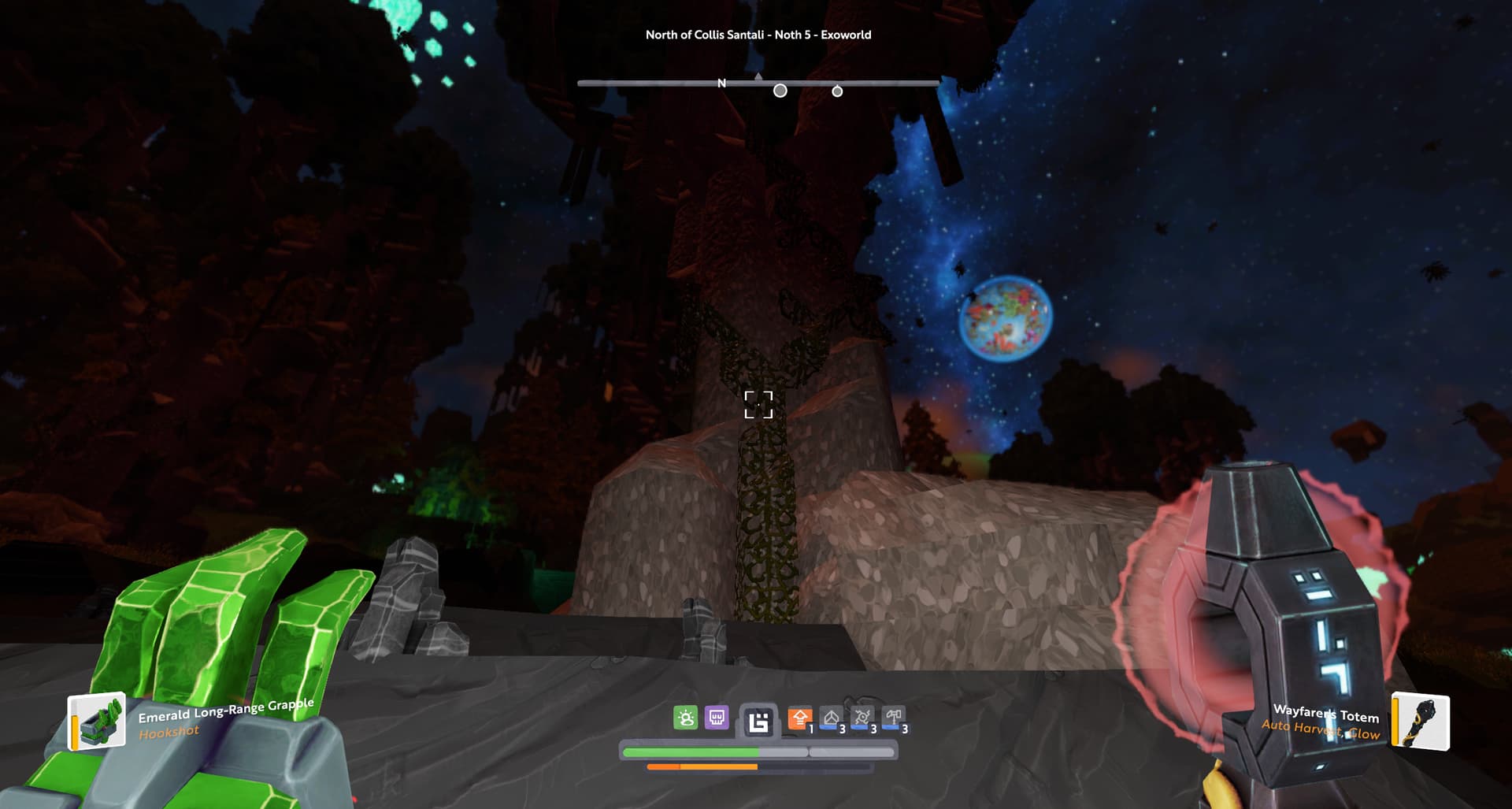Select the Emerald Long-Range Grapple slot

point(97,720)
